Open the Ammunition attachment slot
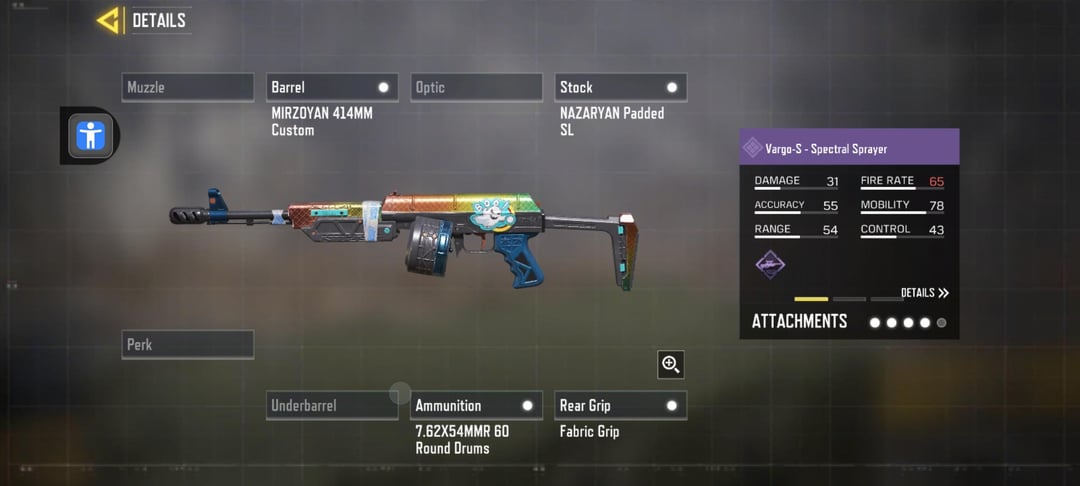Image resolution: width=1080 pixels, height=486 pixels. coord(476,405)
